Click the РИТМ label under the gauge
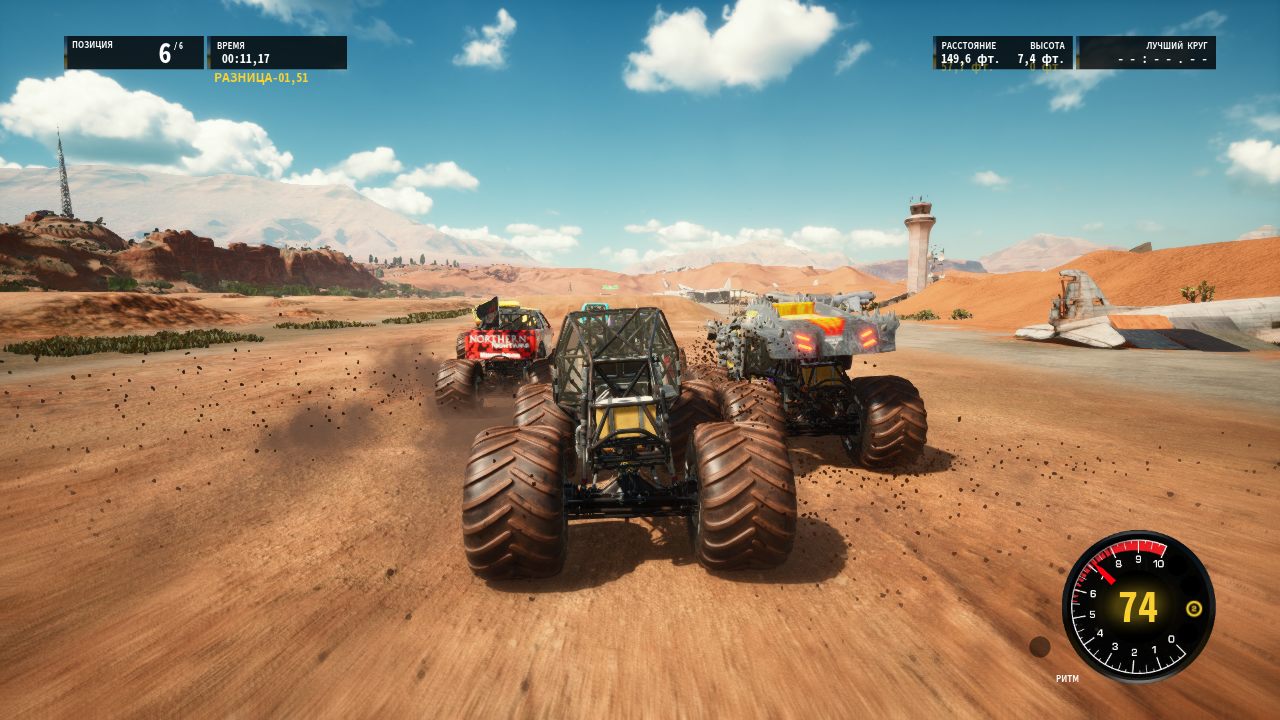The width and height of the screenshot is (1280, 720). tap(1068, 678)
